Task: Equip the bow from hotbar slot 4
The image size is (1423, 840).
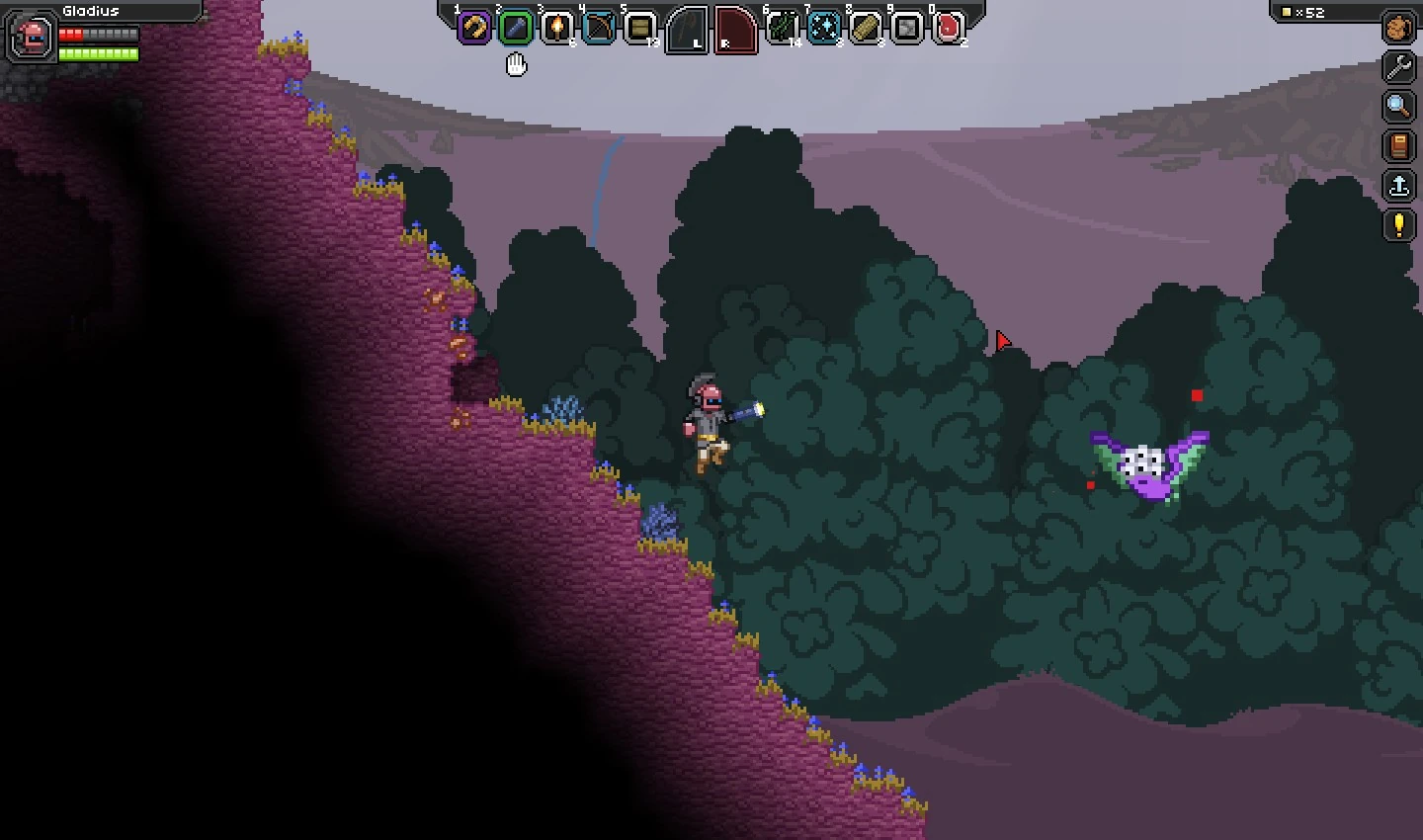Action: point(599,28)
